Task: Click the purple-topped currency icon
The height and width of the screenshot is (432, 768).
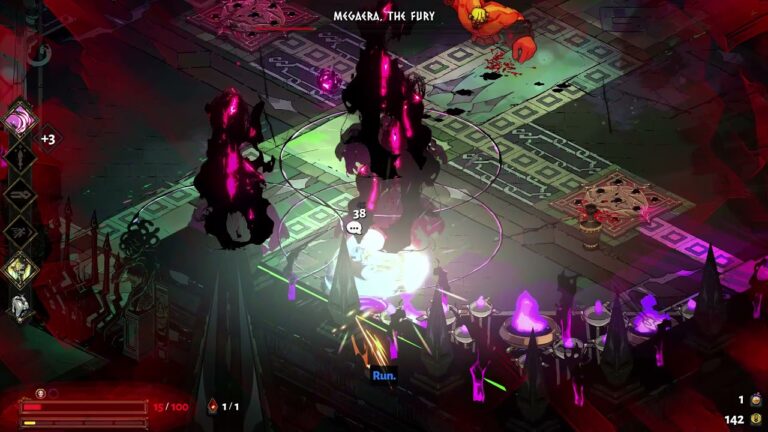Action: tap(756, 400)
